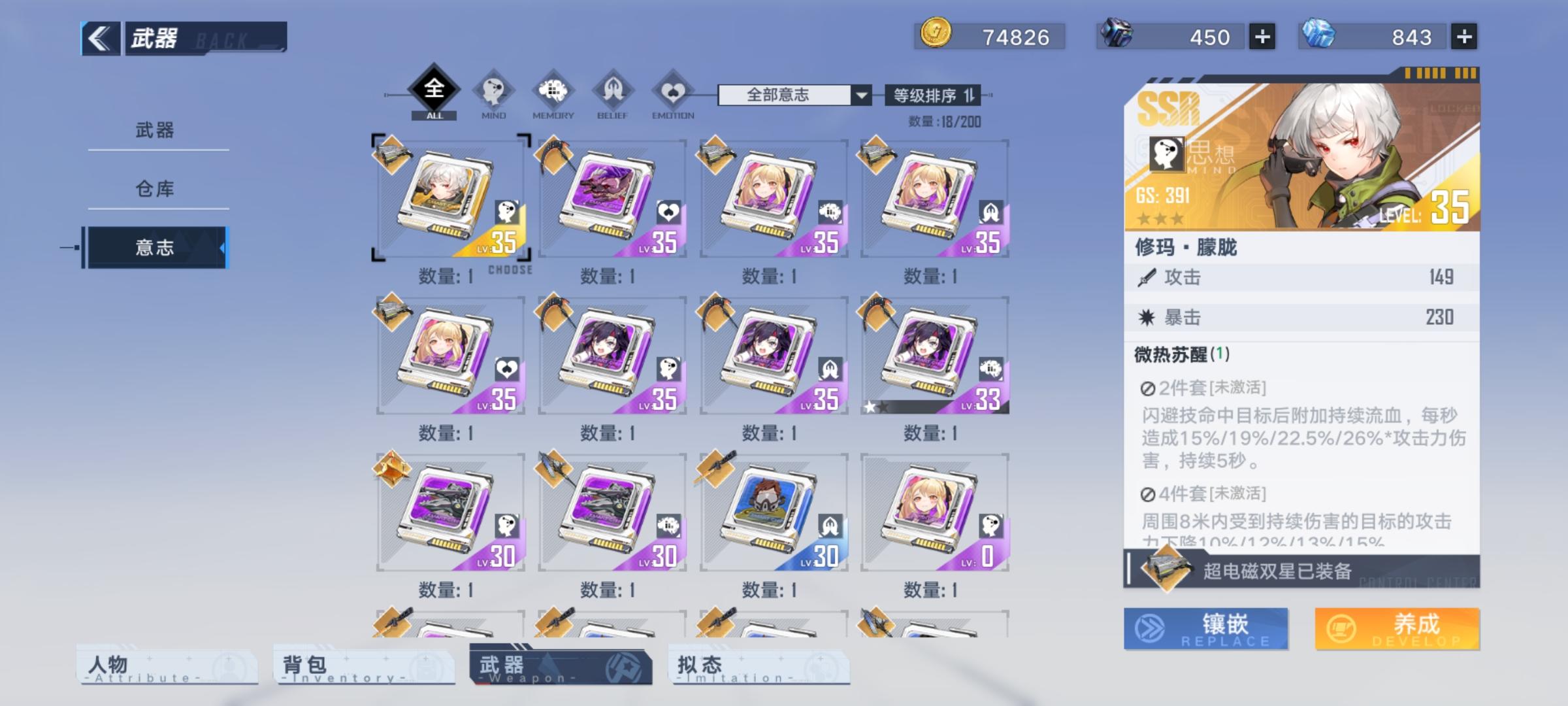Filter wills by the MEMORY icon

click(552, 93)
